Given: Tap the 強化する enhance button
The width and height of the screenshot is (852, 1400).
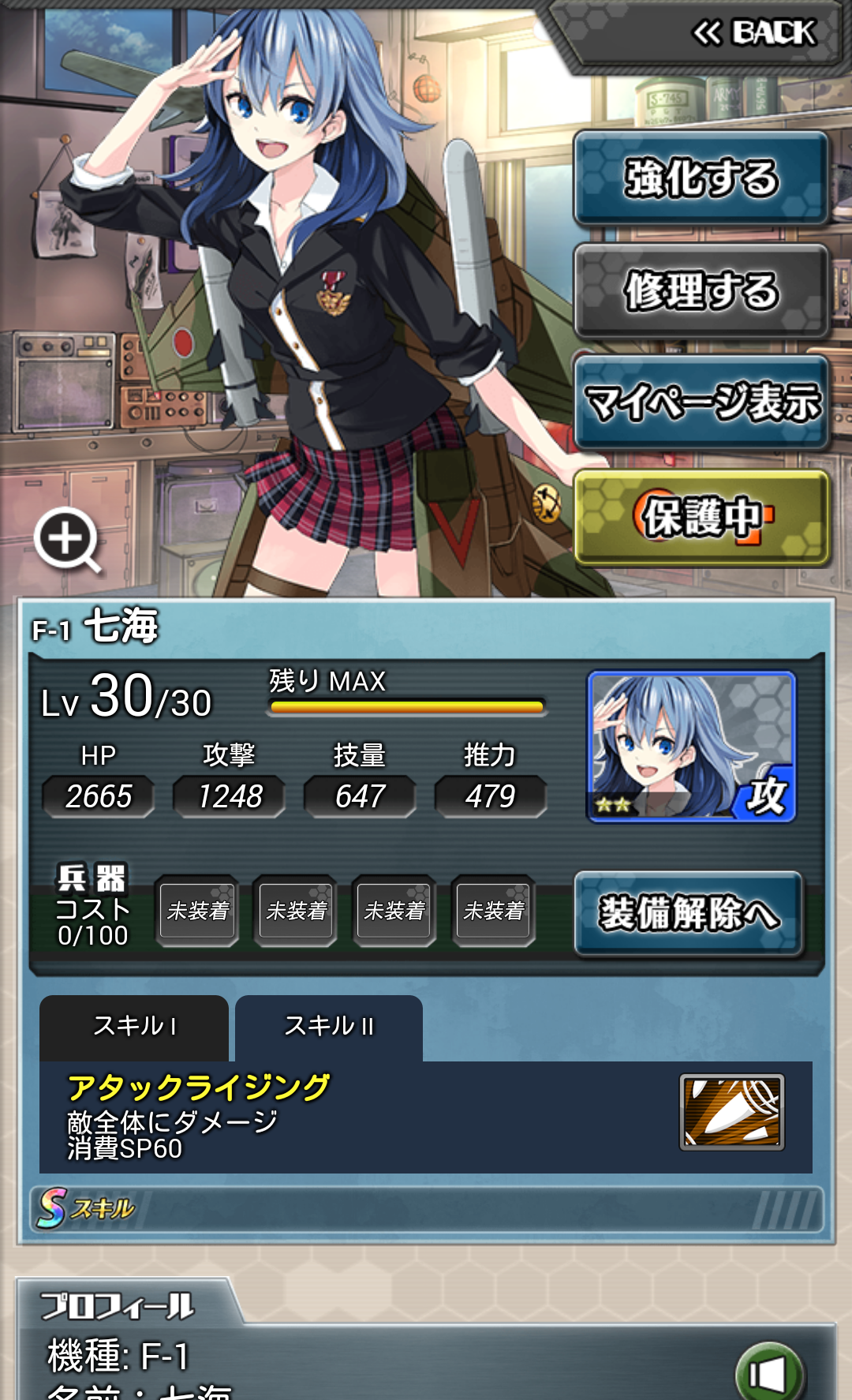Looking at the screenshot, I should (x=701, y=178).
